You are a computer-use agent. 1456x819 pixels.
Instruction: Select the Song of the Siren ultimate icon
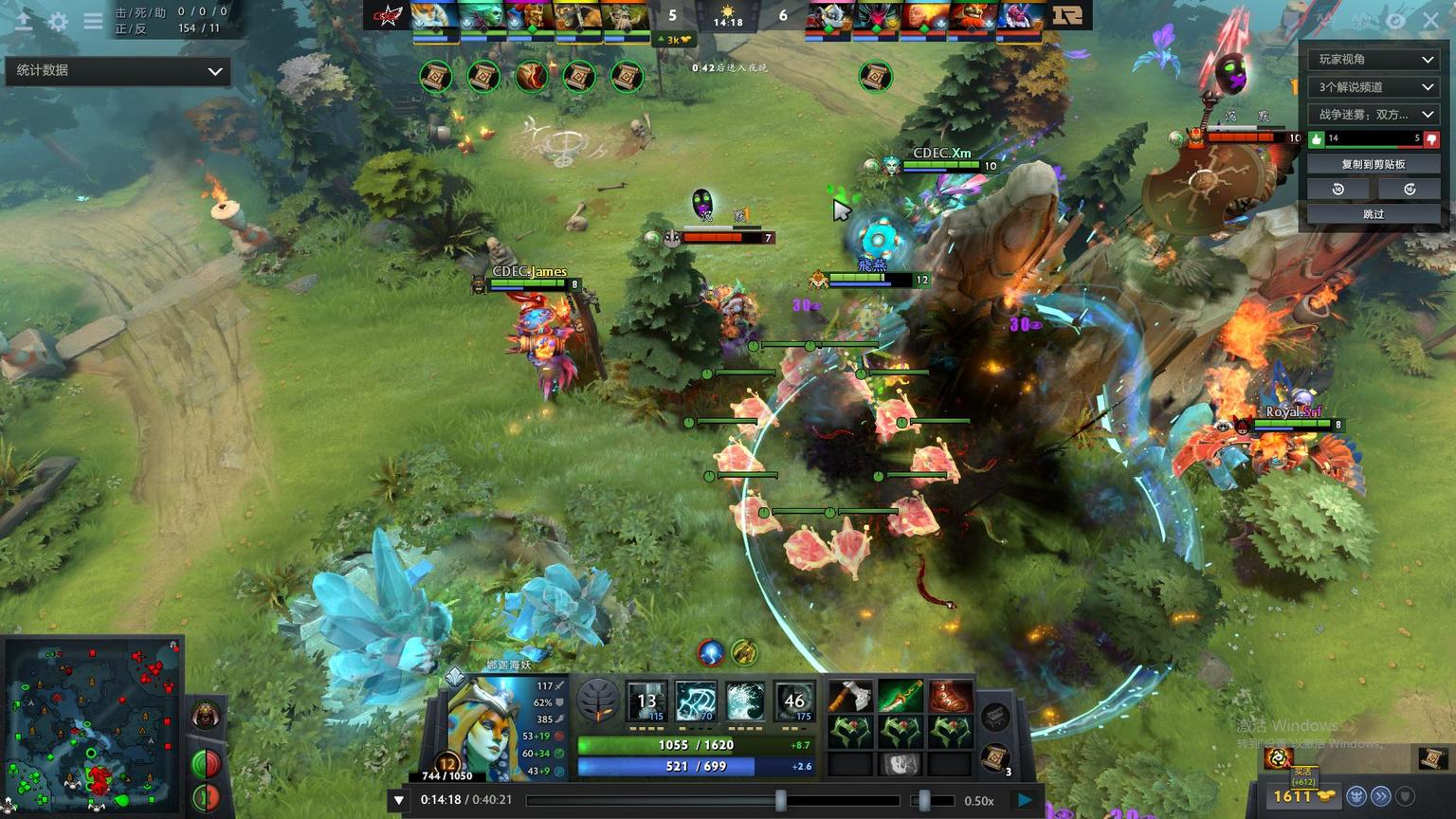(x=795, y=701)
